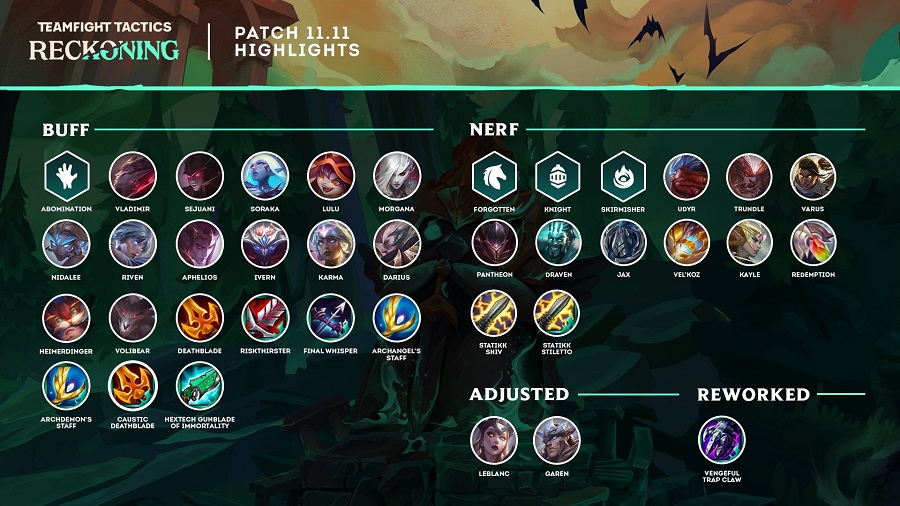Select the Knight trait icon
This screenshot has height=506, width=900.
pos(558,176)
